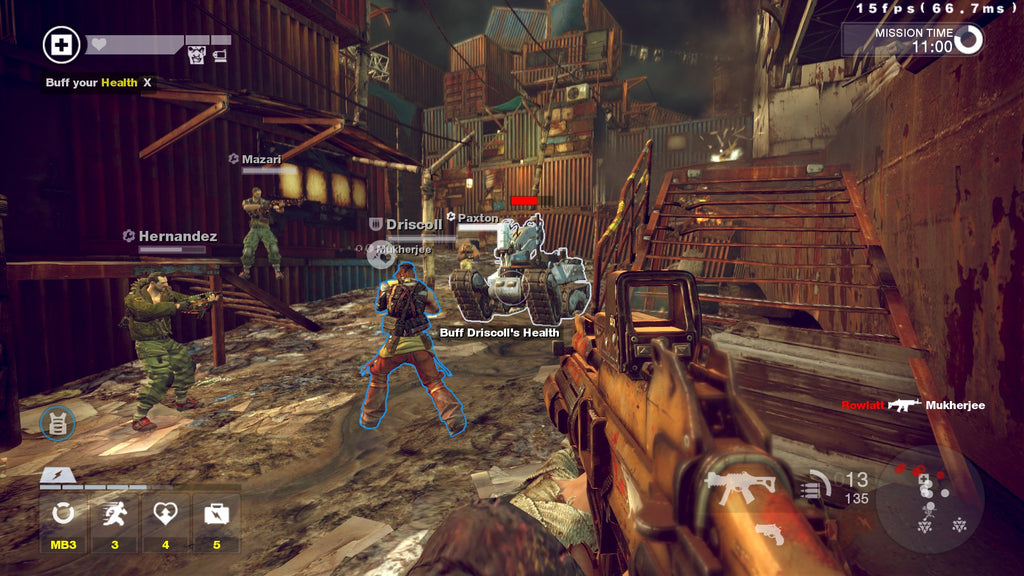Viewport: 1024px width, 576px height.
Task: Activate the sprinting runner ability slot
Action: (x=114, y=514)
